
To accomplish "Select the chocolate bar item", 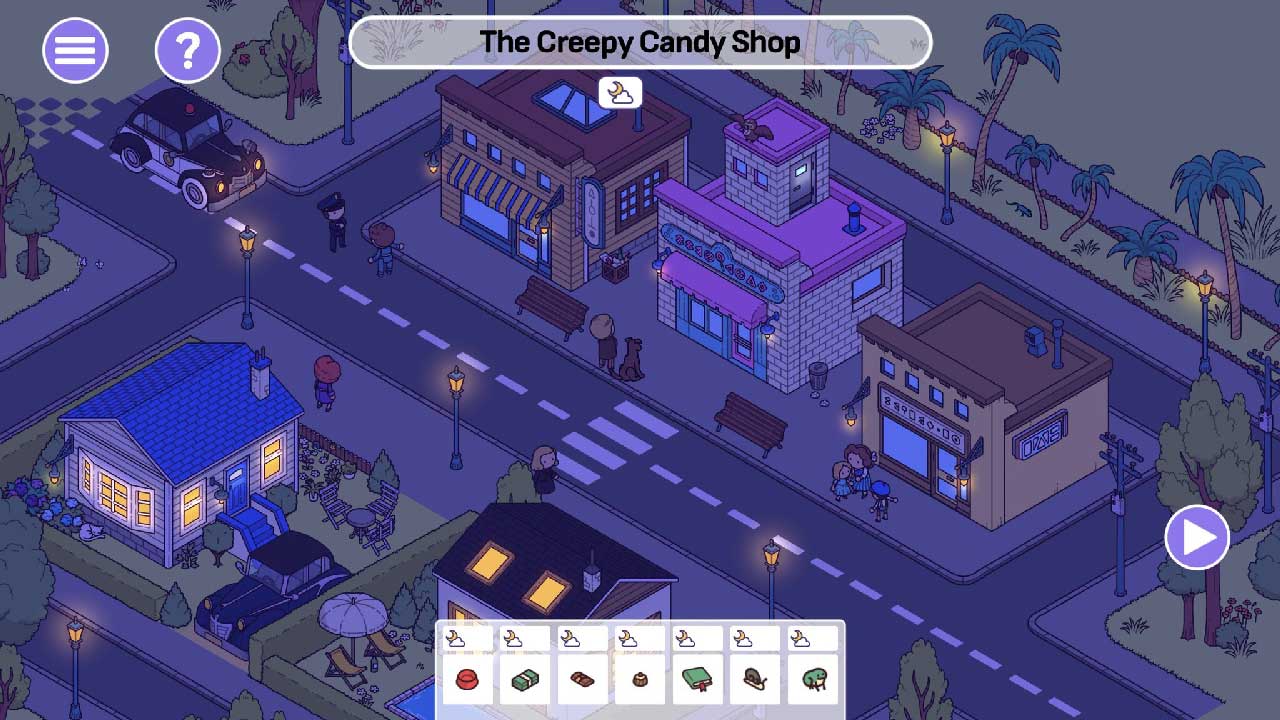I will [582, 680].
